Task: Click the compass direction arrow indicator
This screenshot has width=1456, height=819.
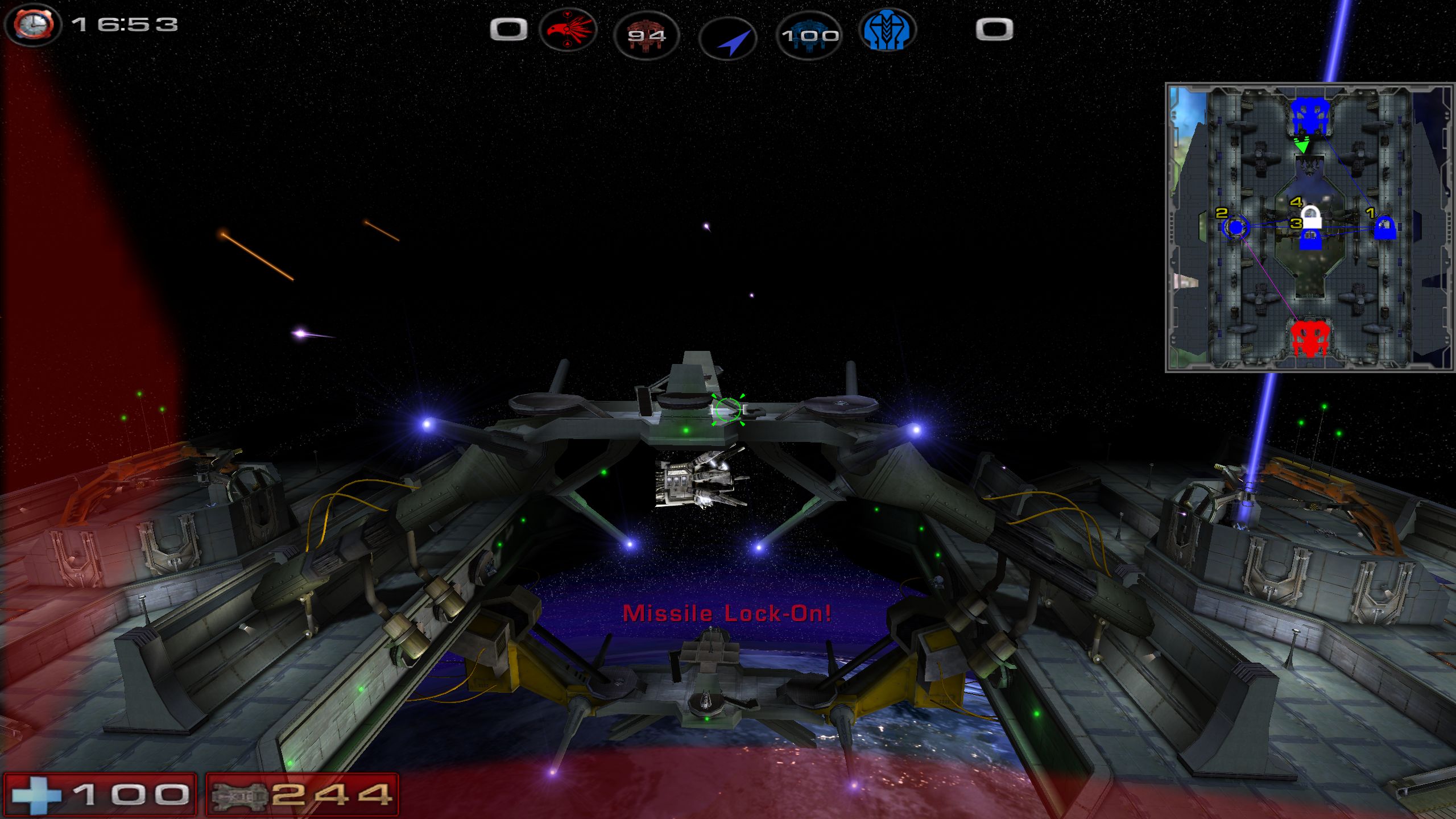Action: [x=729, y=39]
